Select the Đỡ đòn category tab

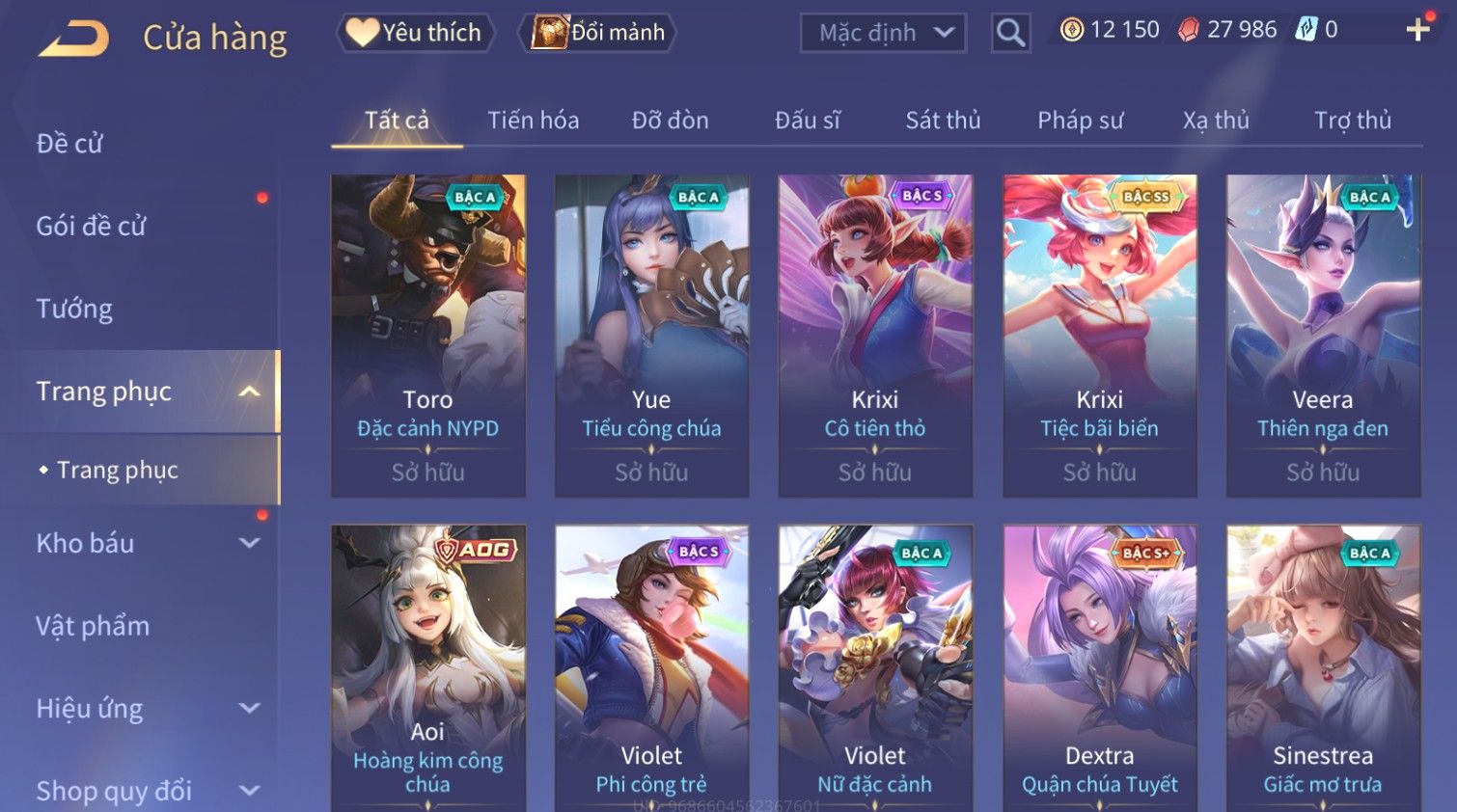tap(670, 121)
